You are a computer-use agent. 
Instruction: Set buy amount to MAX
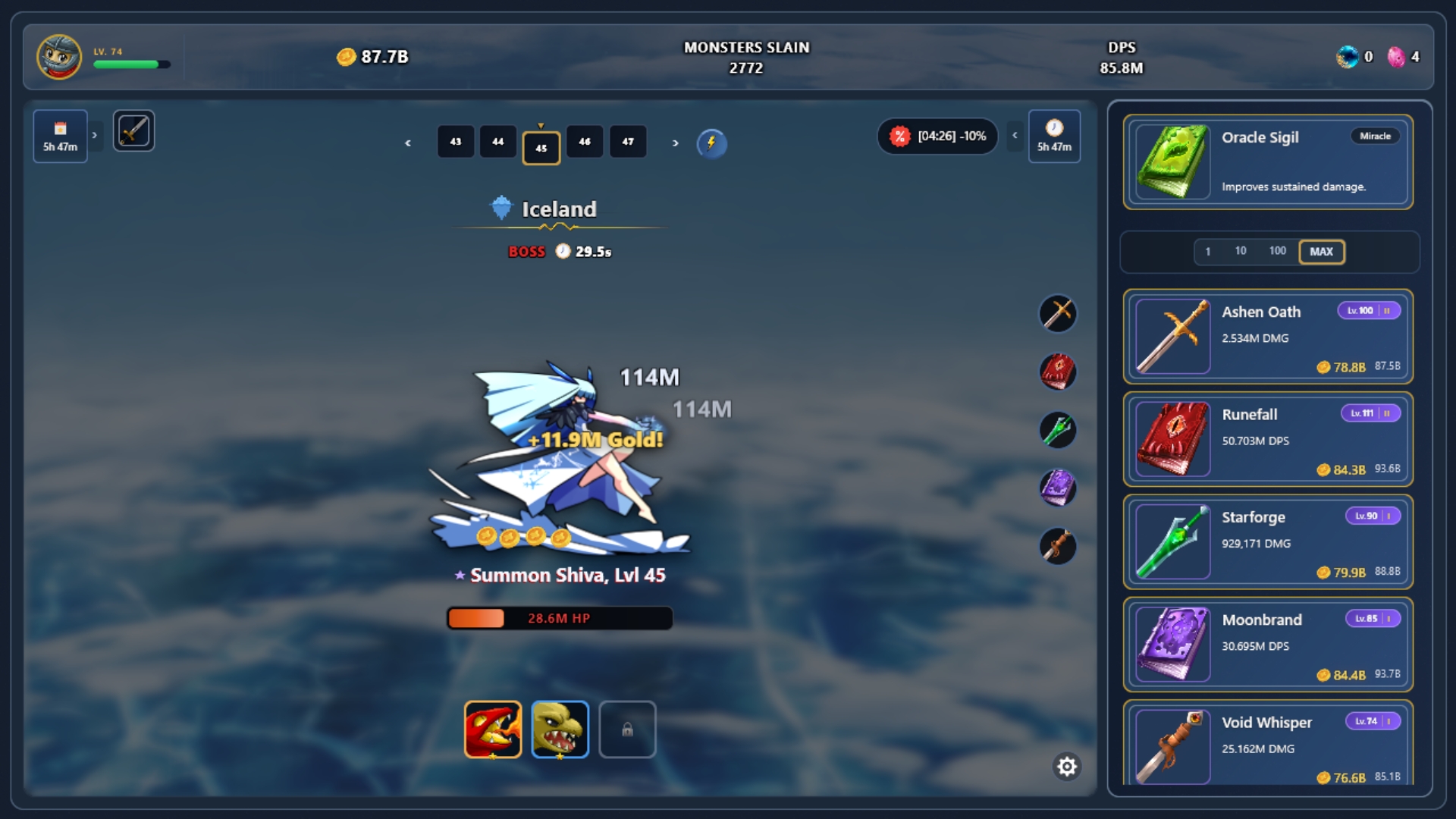click(1321, 252)
